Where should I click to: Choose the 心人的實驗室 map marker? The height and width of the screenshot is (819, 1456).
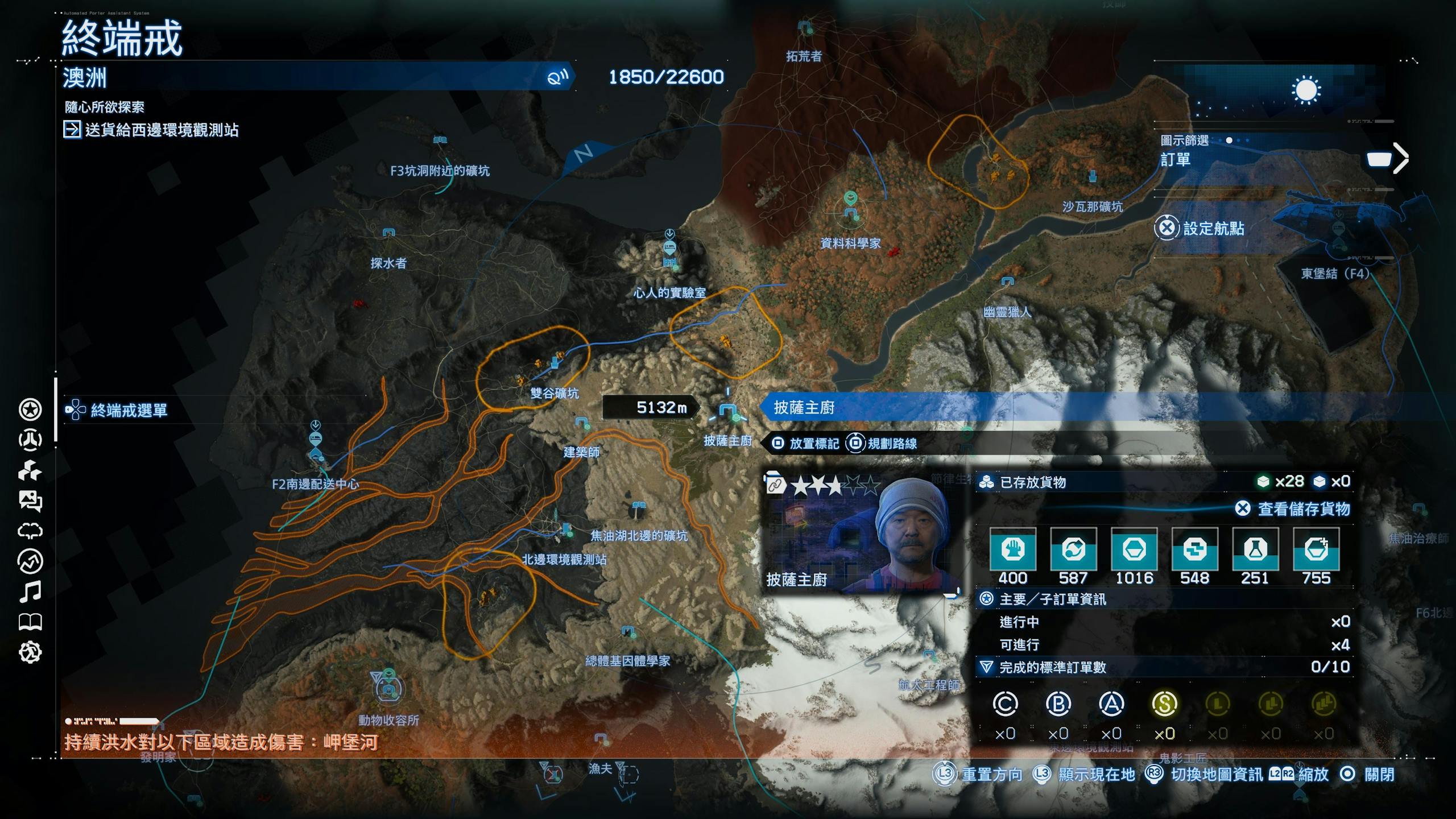[x=670, y=250]
